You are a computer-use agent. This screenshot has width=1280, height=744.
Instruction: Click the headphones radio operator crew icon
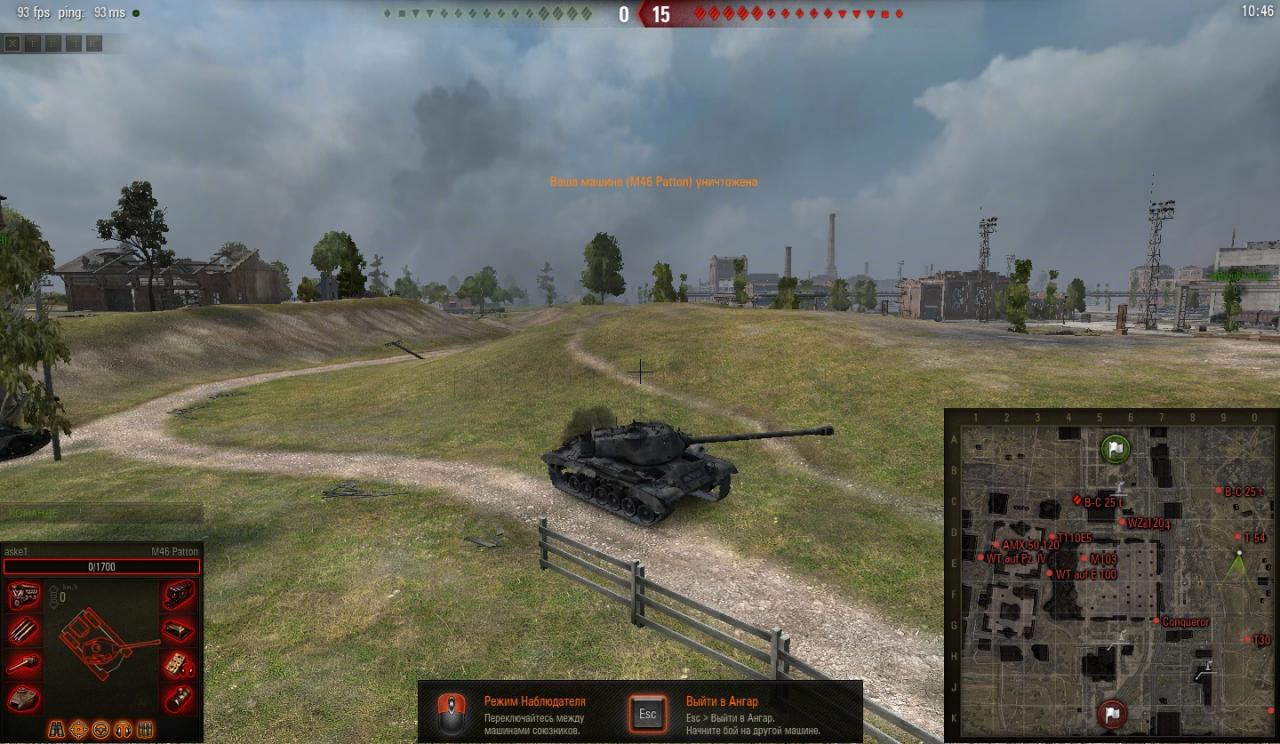123,729
